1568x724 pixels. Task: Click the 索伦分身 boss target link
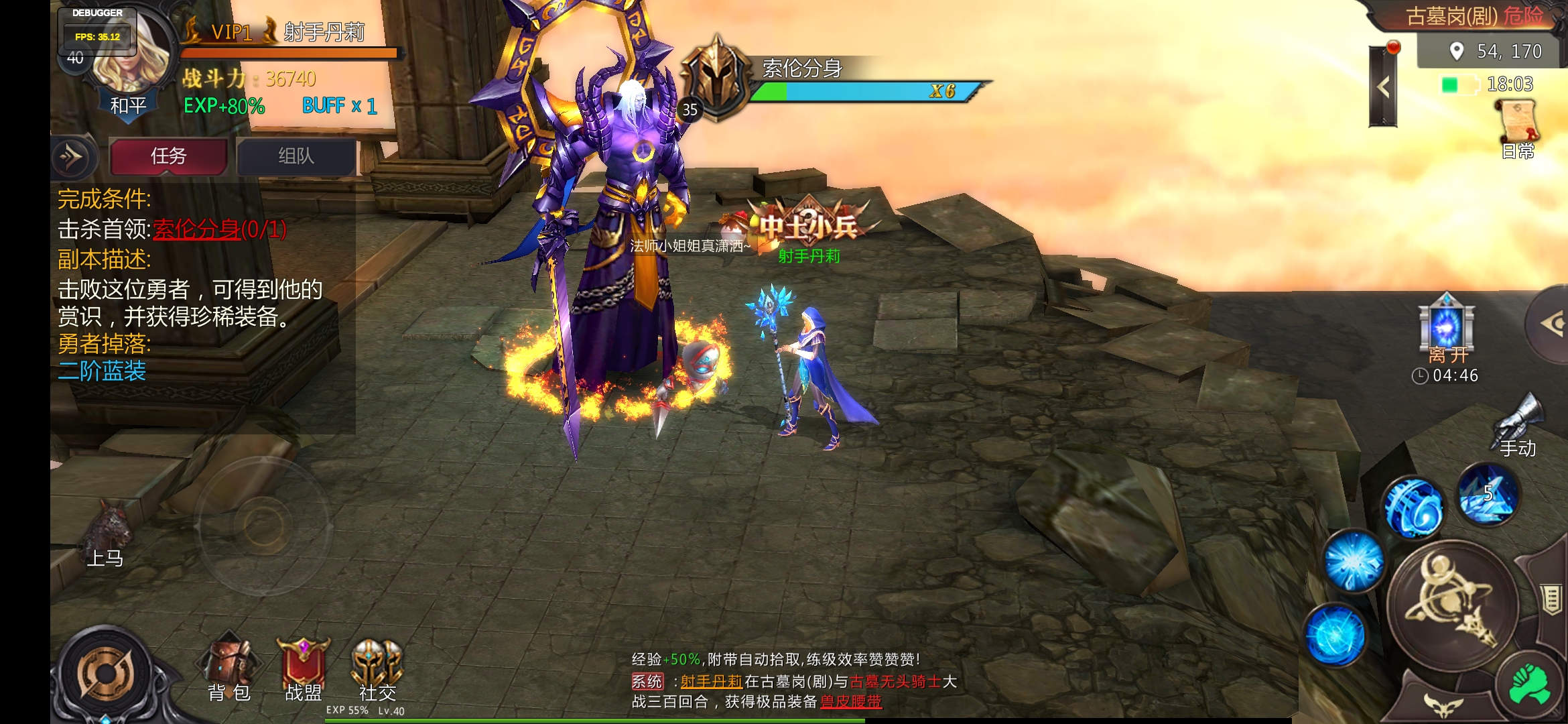coord(196,230)
